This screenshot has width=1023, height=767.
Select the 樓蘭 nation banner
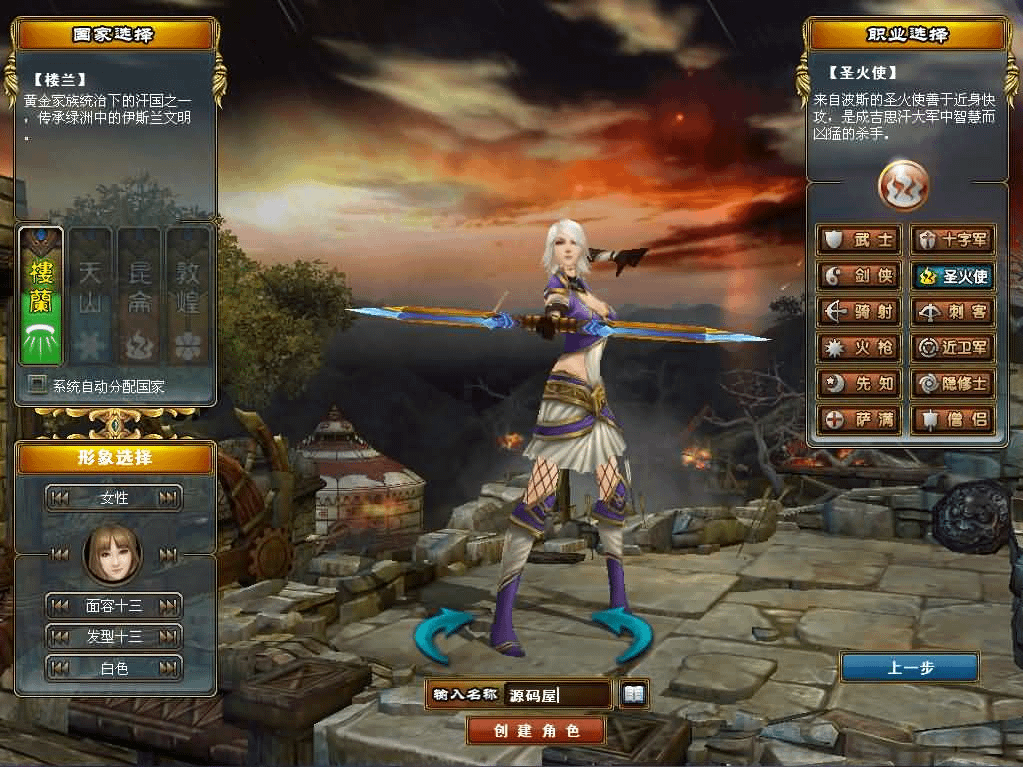(41, 296)
